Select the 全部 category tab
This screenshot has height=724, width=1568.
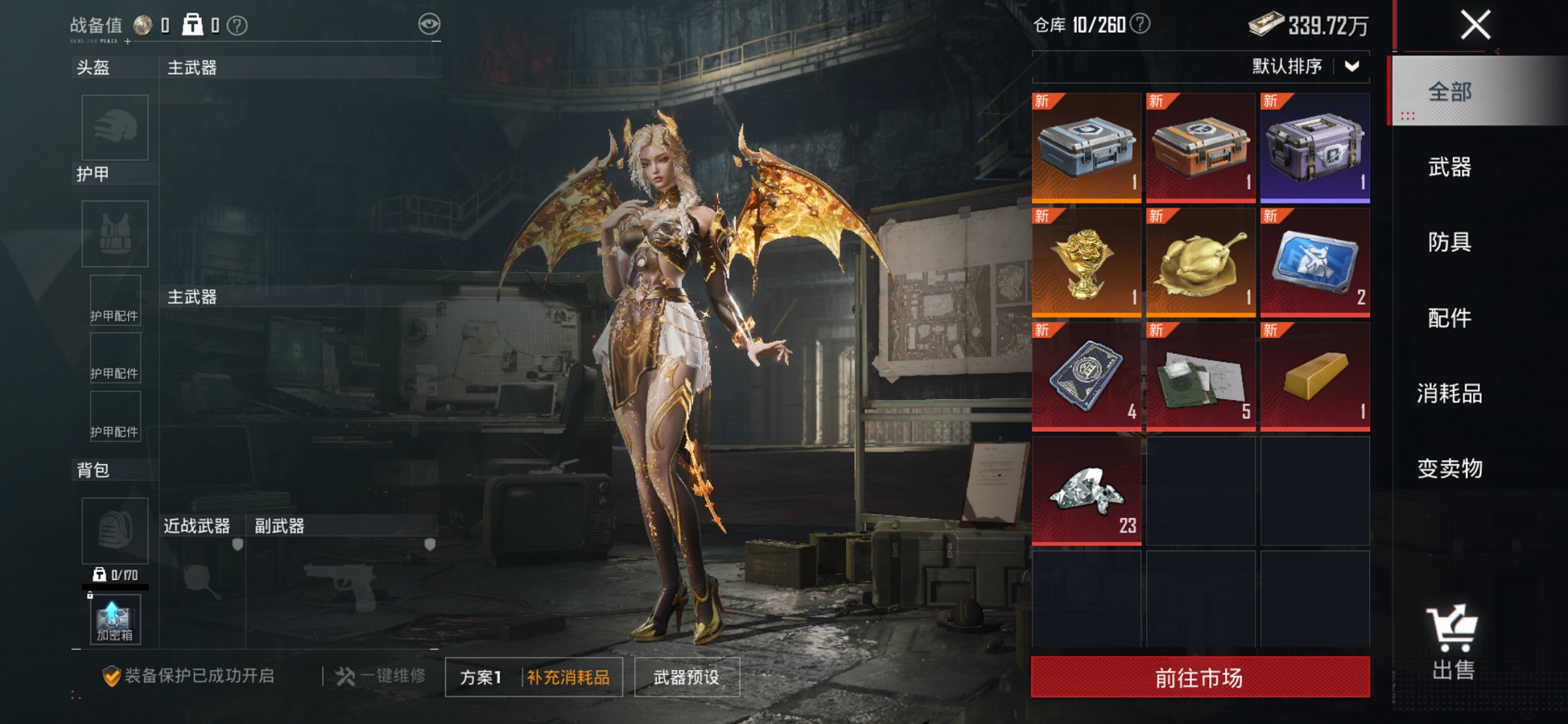click(1449, 92)
